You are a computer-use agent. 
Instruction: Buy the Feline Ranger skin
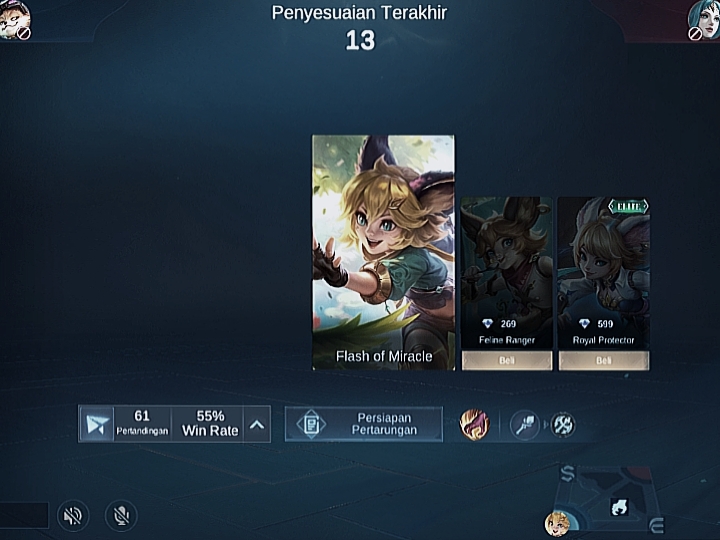click(x=506, y=361)
